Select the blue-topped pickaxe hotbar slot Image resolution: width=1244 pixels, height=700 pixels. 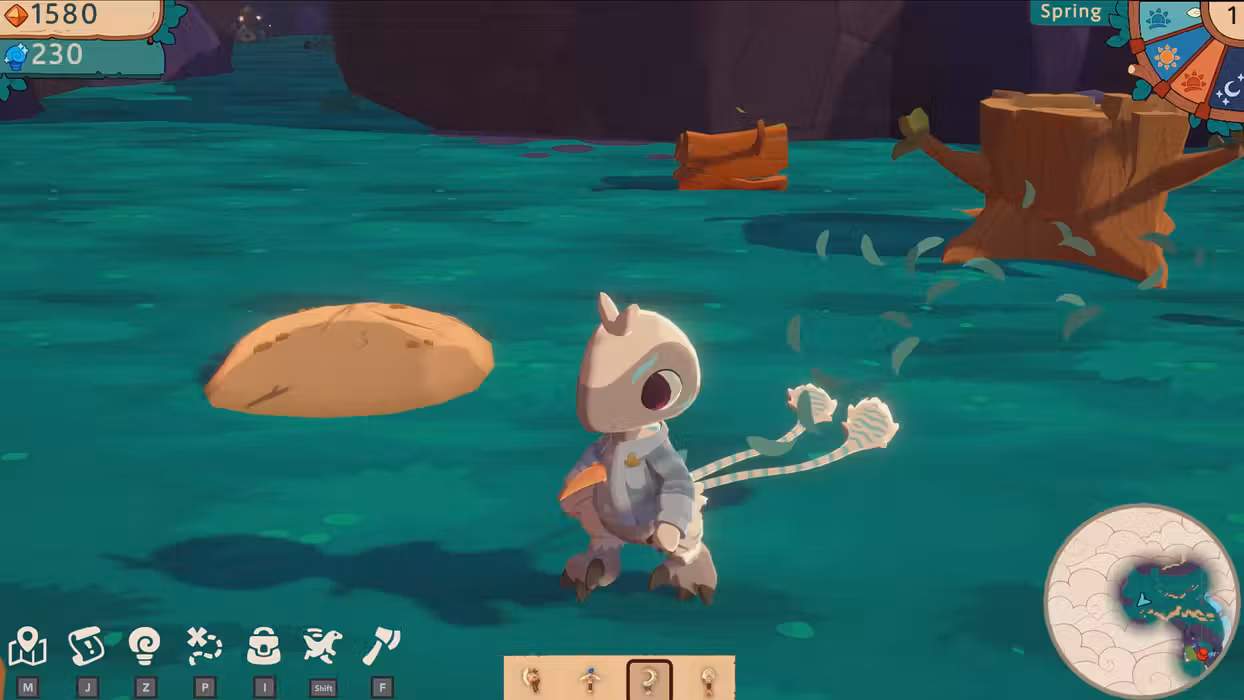click(591, 680)
